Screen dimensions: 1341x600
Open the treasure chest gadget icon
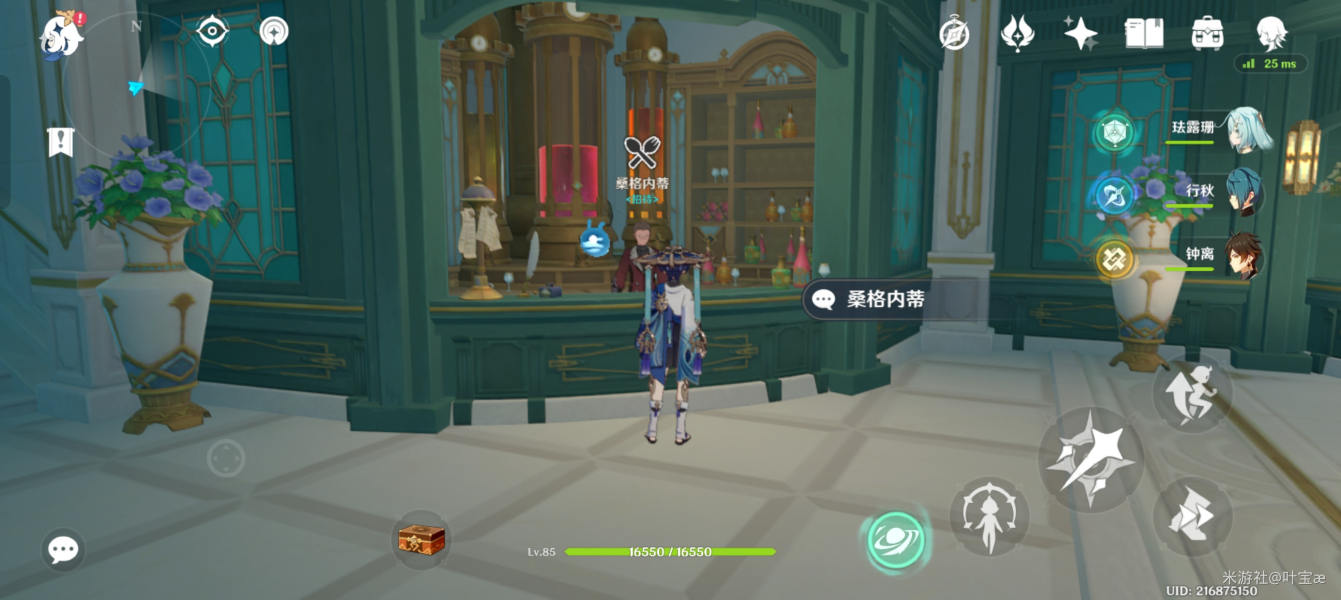[x=421, y=540]
